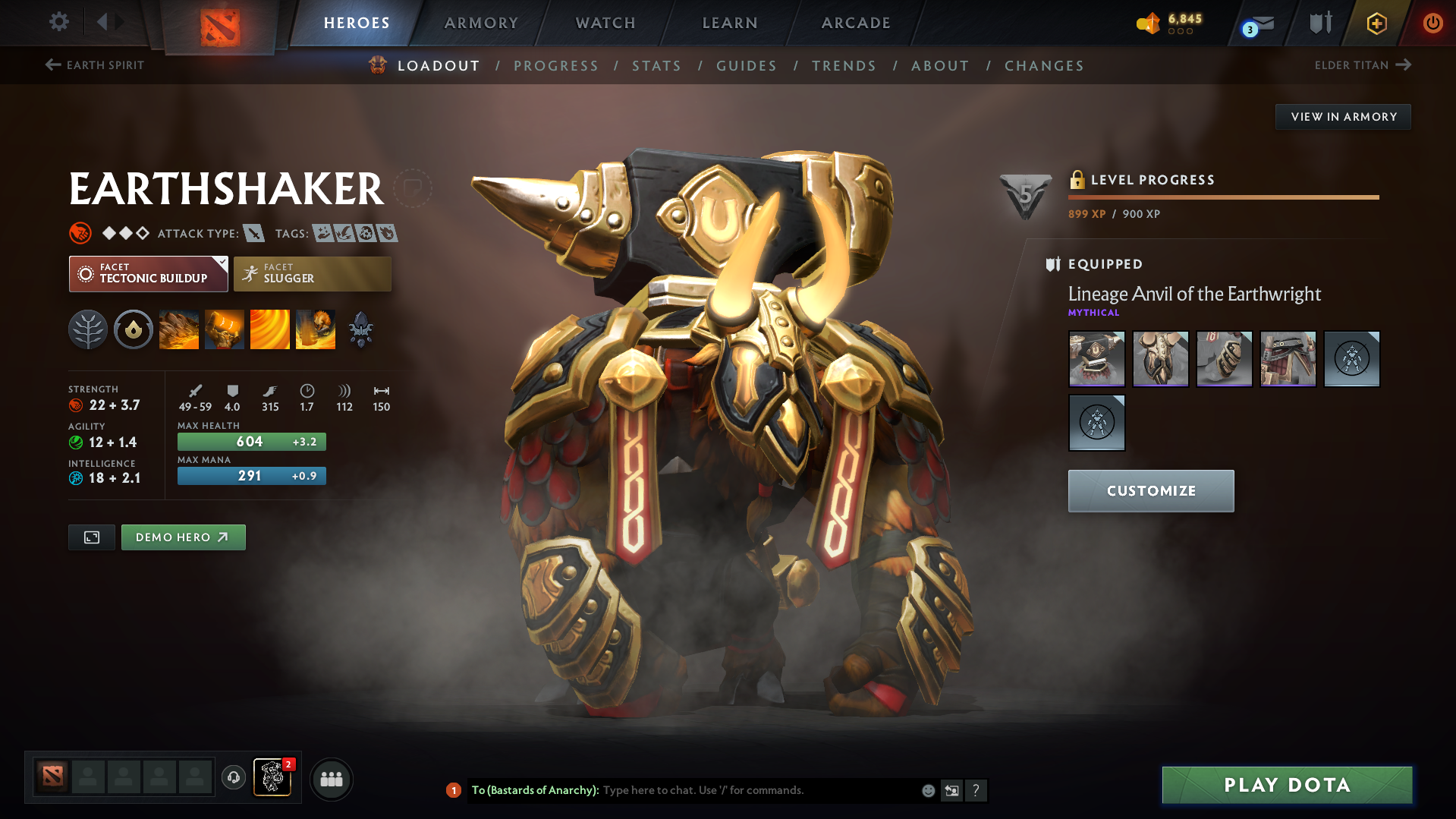Image resolution: width=1456 pixels, height=819 pixels.
Task: View the Echo Slam ultimate icon
Action: tap(316, 329)
